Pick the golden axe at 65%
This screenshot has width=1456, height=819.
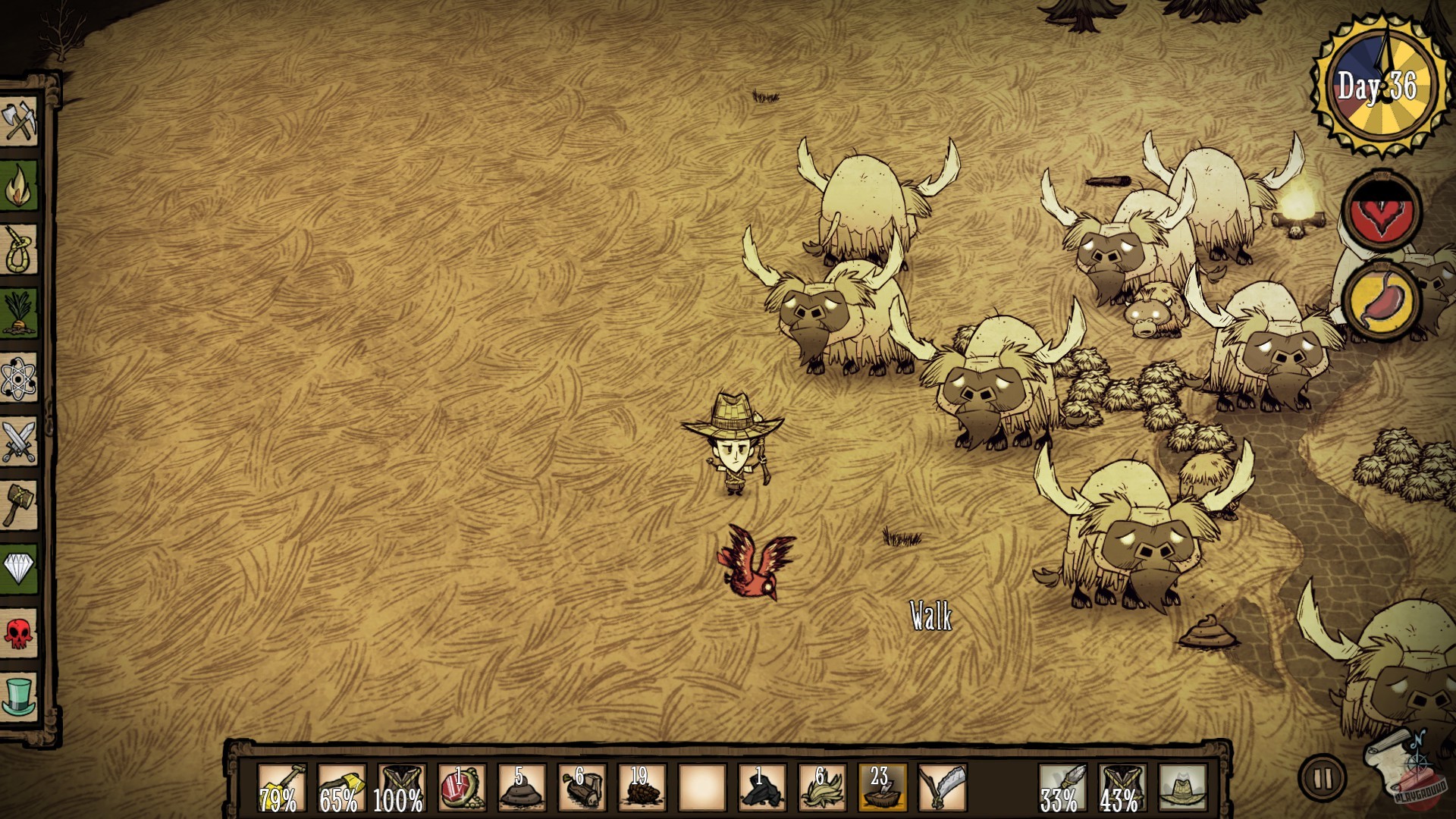[x=341, y=789]
